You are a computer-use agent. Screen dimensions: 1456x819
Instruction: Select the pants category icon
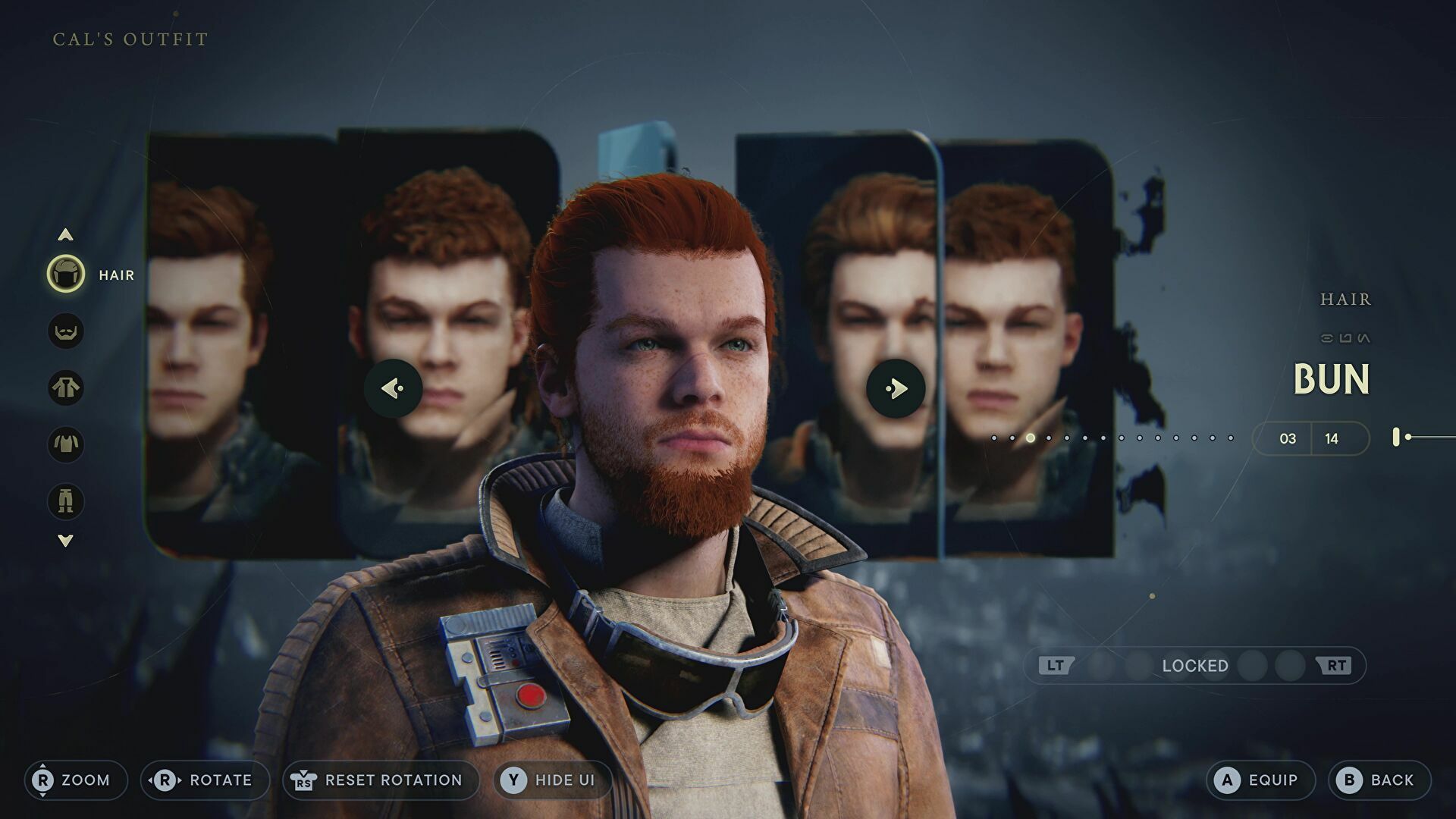[x=66, y=501]
